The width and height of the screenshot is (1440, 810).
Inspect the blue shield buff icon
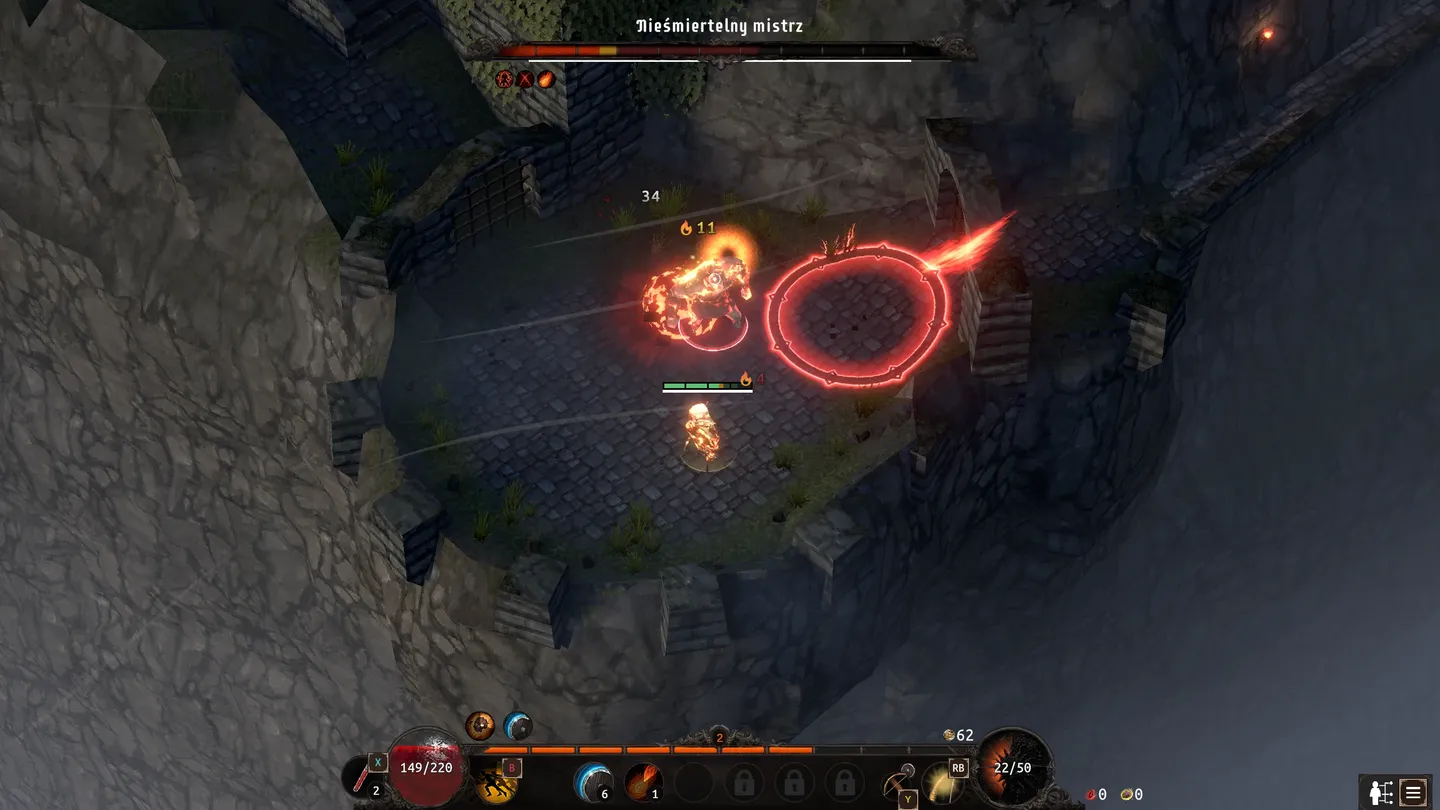[x=518, y=726]
